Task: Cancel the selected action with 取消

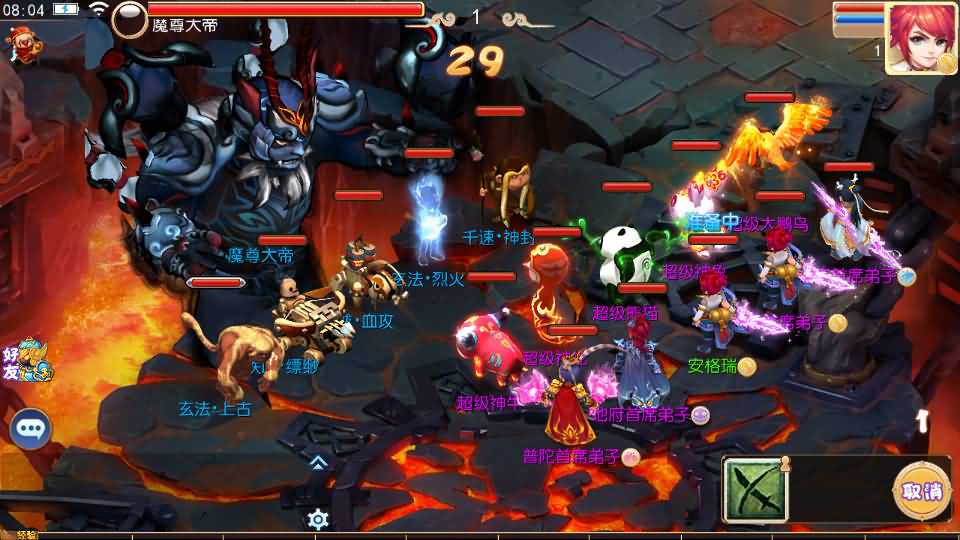Action: tap(920, 491)
